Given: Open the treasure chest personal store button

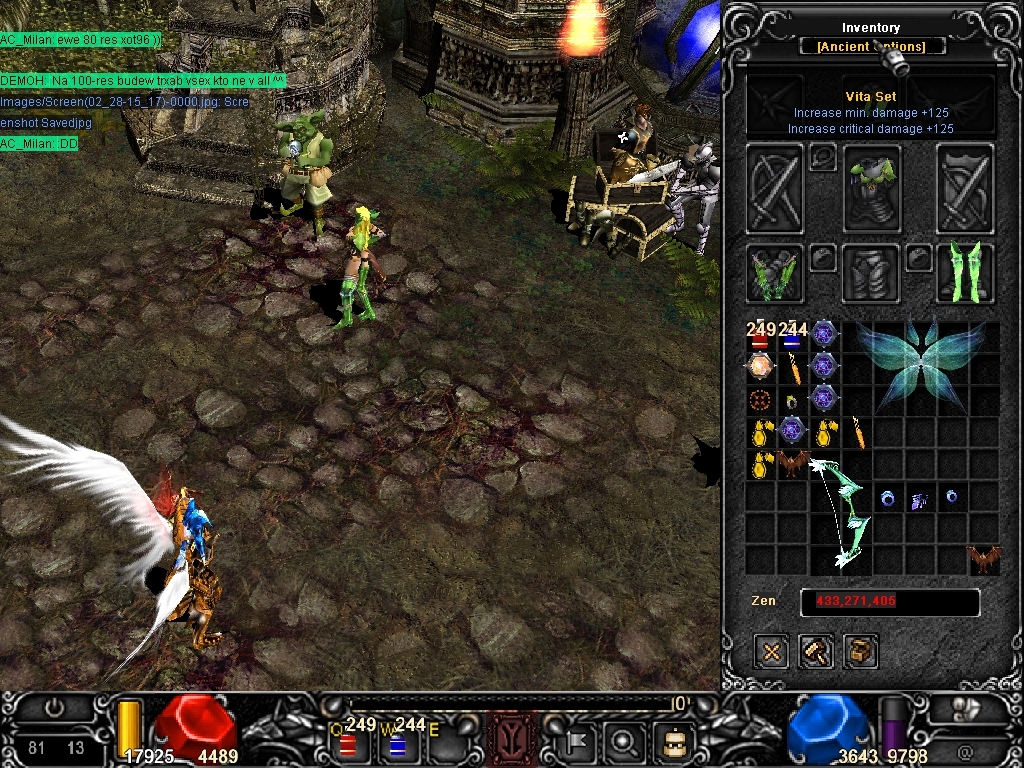Looking at the screenshot, I should click(861, 652).
